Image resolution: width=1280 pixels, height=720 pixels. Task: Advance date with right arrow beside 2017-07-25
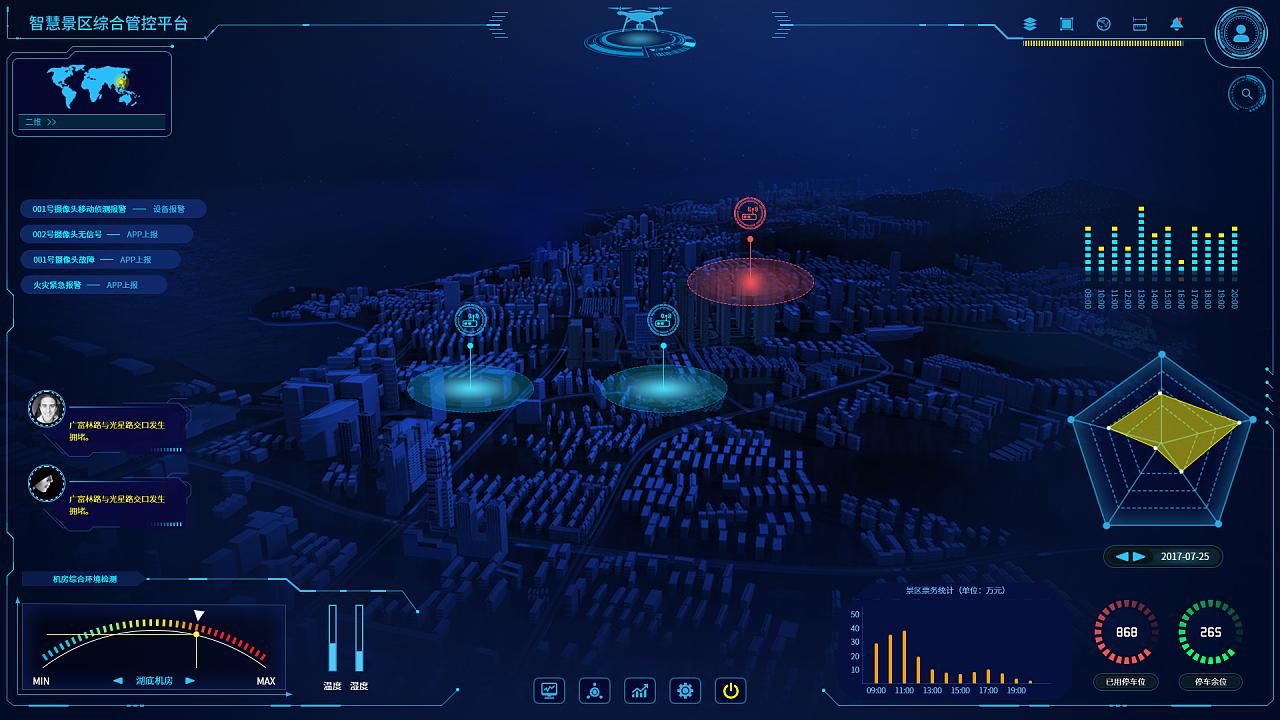click(1139, 557)
